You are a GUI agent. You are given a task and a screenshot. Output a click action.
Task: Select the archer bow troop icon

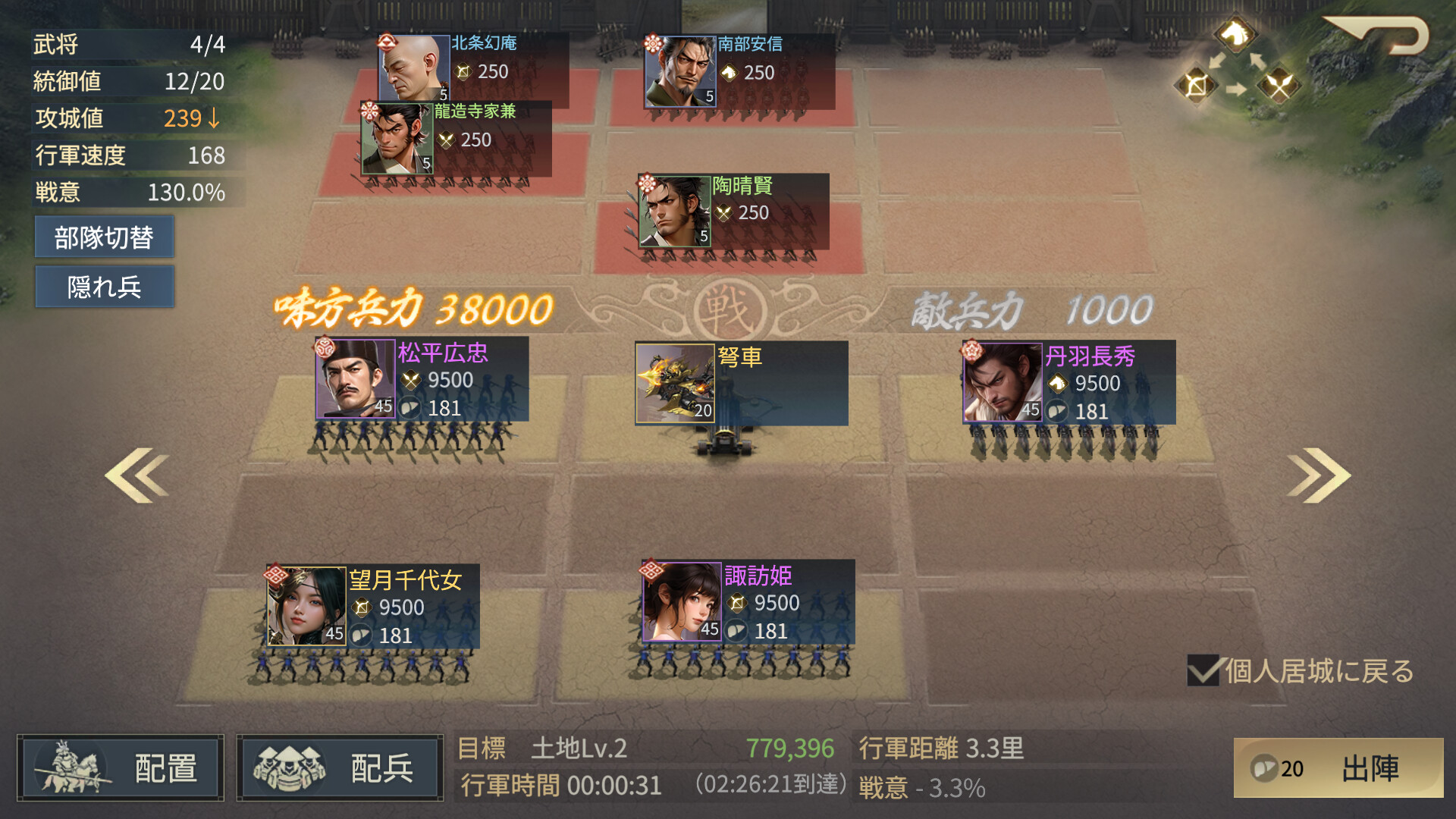tap(1195, 85)
